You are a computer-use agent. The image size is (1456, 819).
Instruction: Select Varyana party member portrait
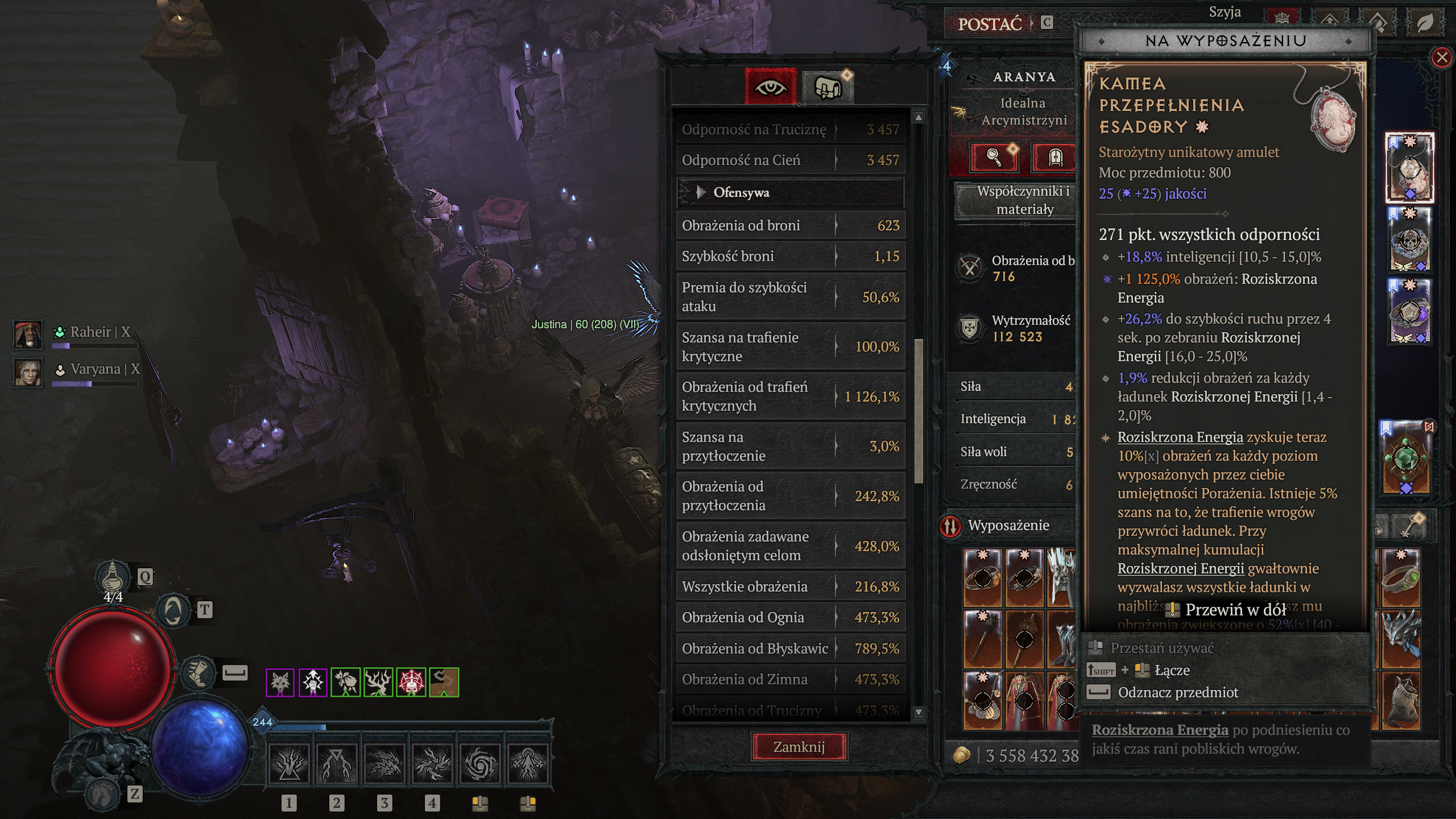(28, 373)
